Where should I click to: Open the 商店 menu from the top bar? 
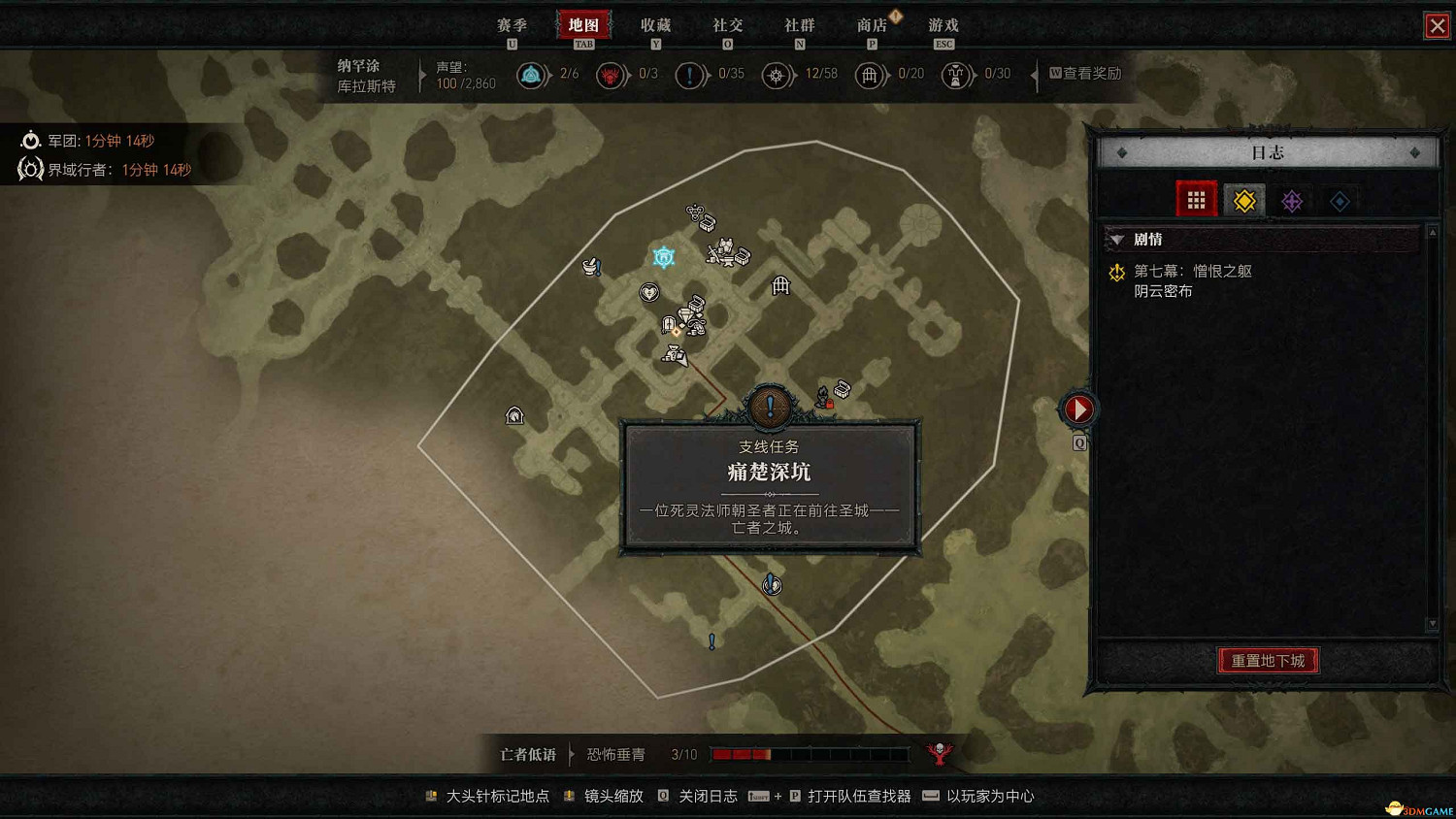pos(871,25)
